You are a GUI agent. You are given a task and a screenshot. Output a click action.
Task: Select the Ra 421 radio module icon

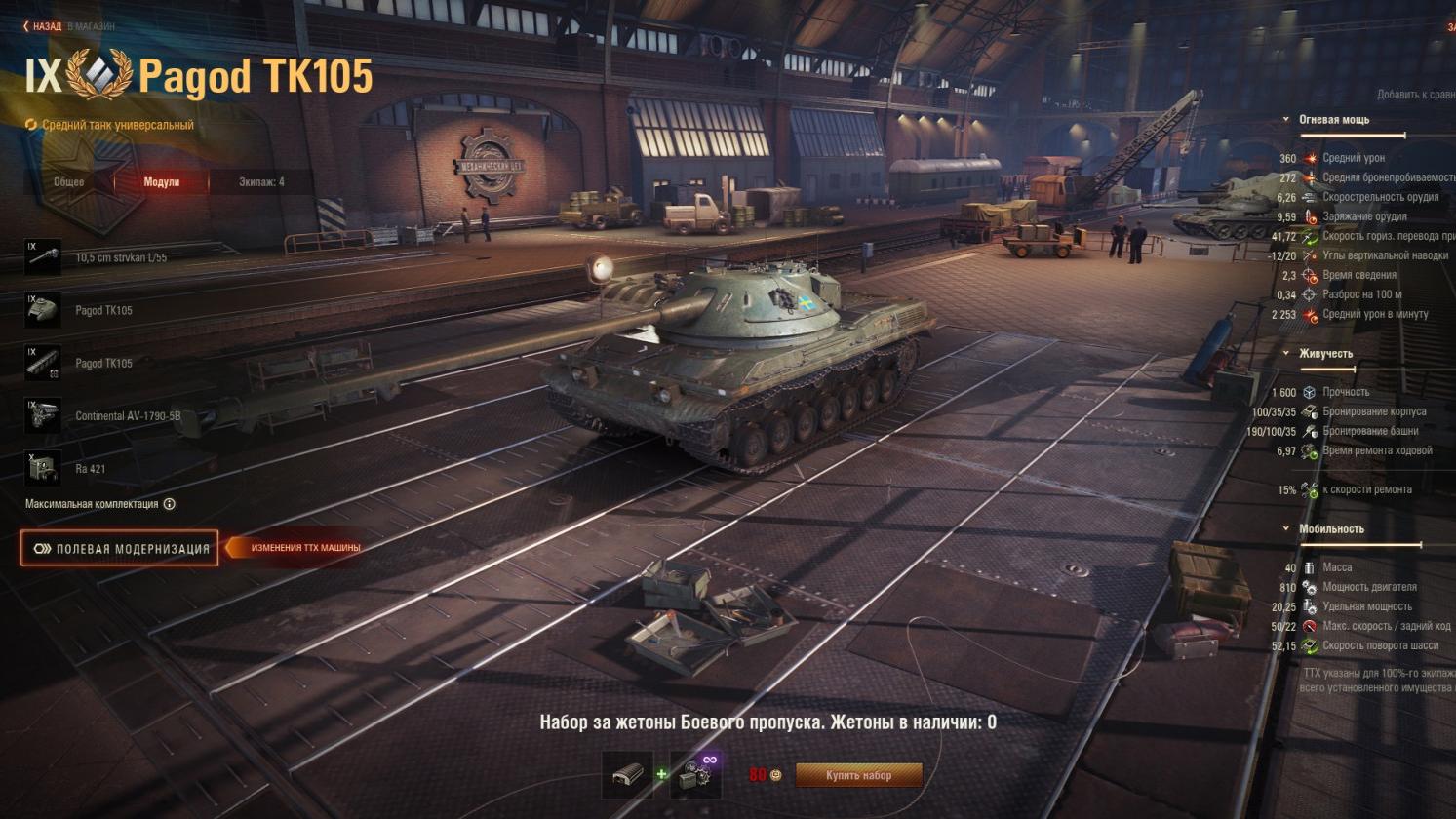(43, 468)
